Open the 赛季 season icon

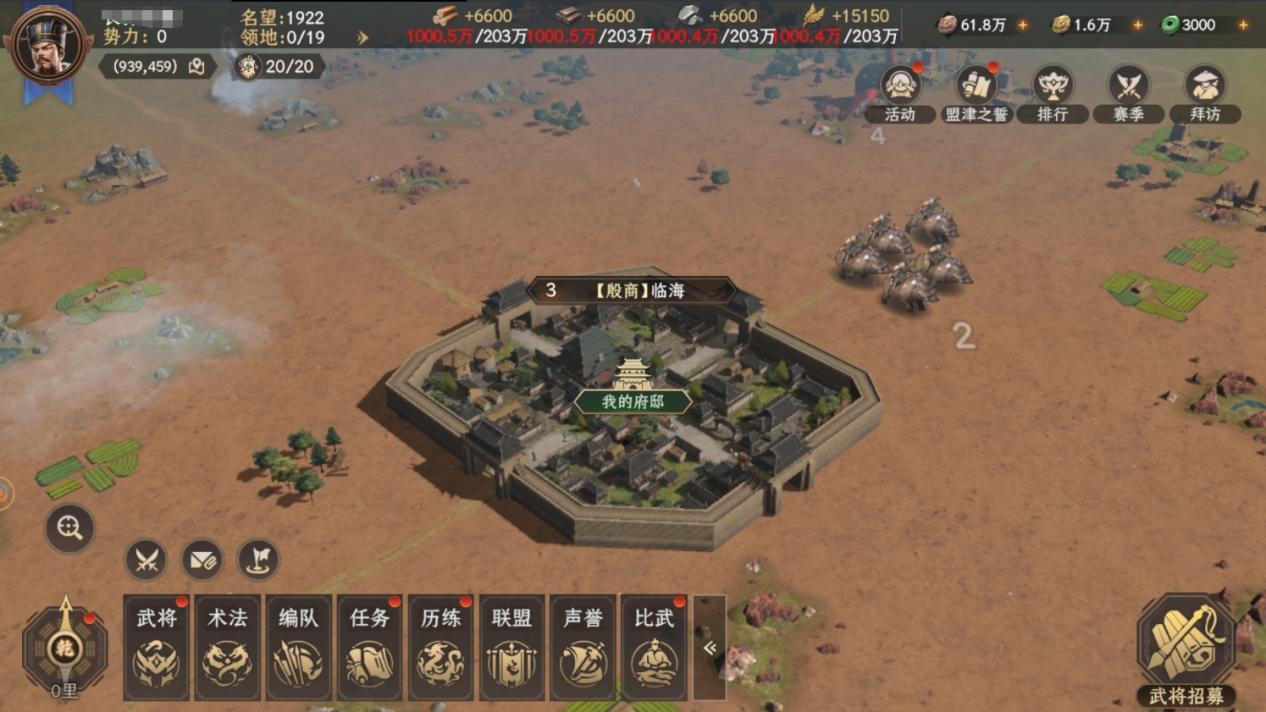(1128, 92)
